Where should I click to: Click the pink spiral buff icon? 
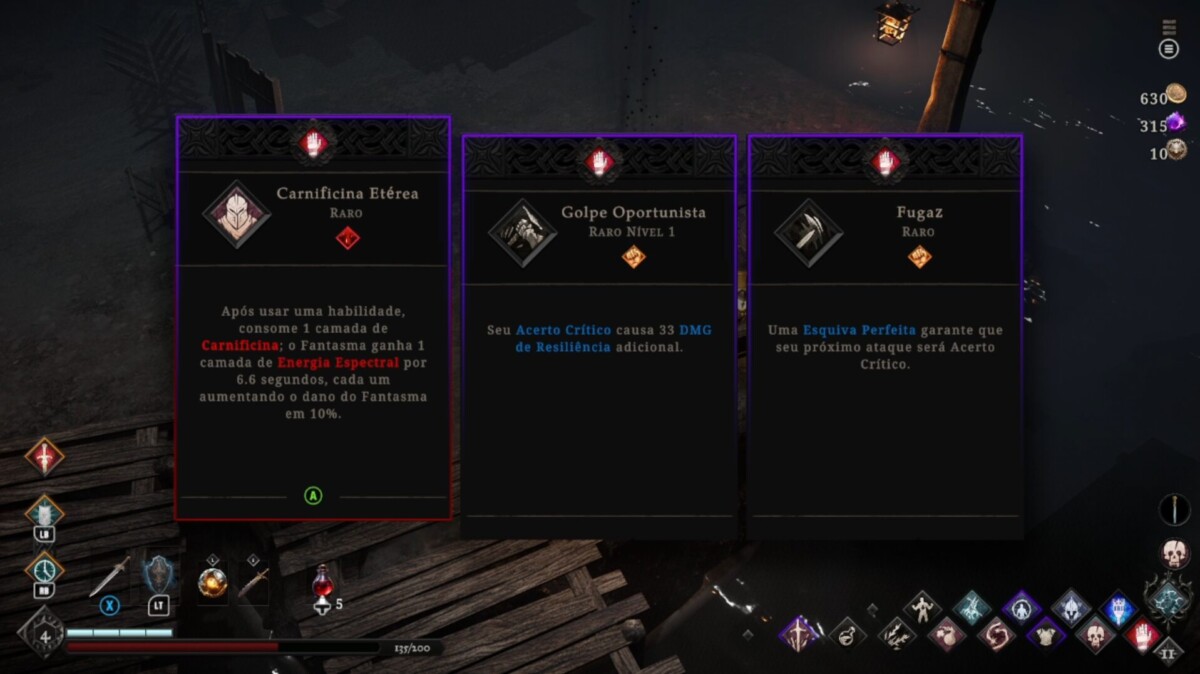coord(995,634)
